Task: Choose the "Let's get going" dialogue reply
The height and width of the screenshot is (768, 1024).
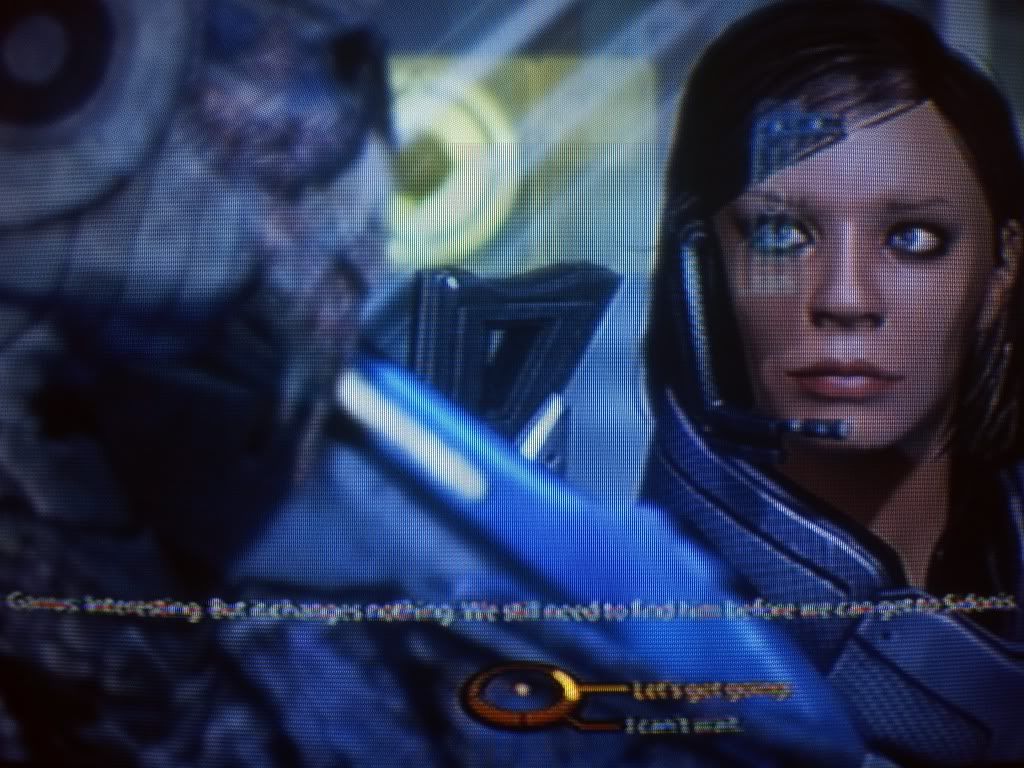Action: tap(710, 690)
